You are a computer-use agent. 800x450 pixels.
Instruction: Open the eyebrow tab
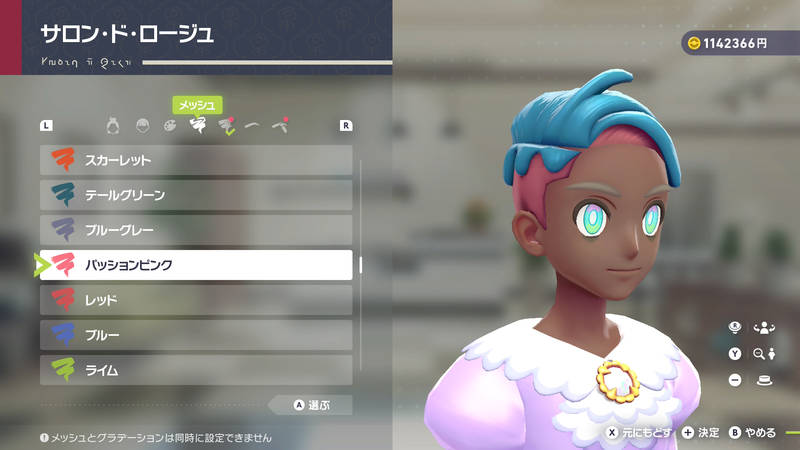tap(254, 126)
